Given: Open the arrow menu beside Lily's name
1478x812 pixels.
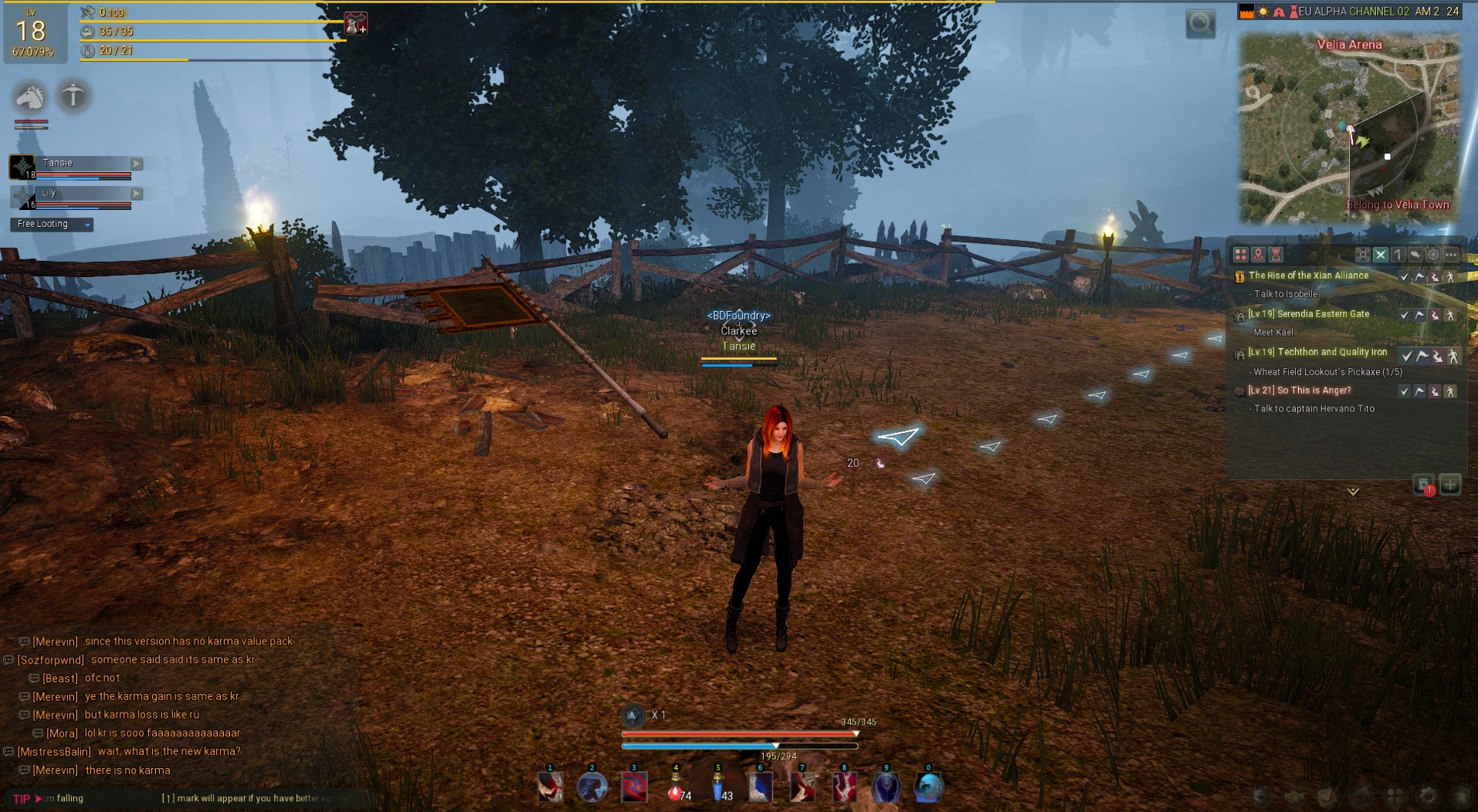Looking at the screenshot, I should pos(137,194).
